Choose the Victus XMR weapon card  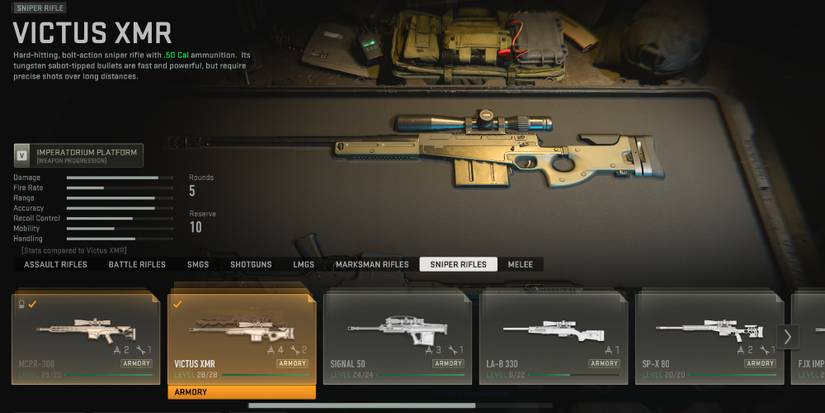coord(242,338)
